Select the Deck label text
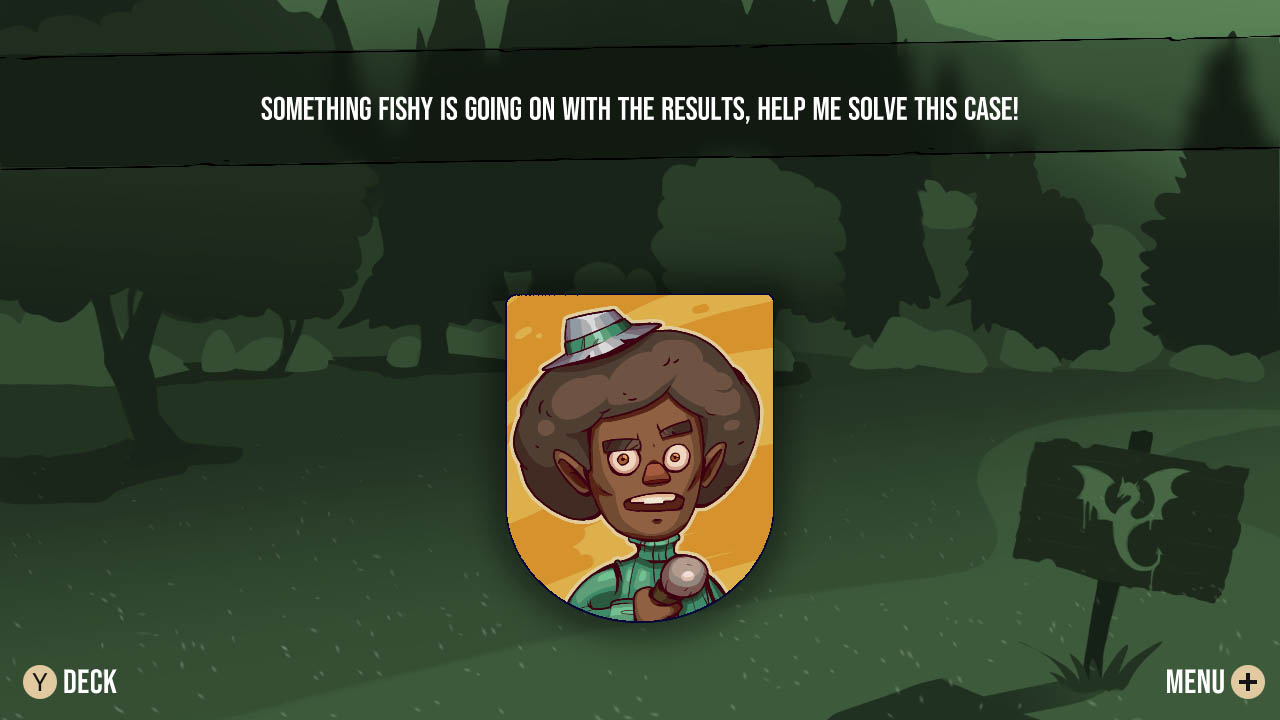 (x=89, y=681)
